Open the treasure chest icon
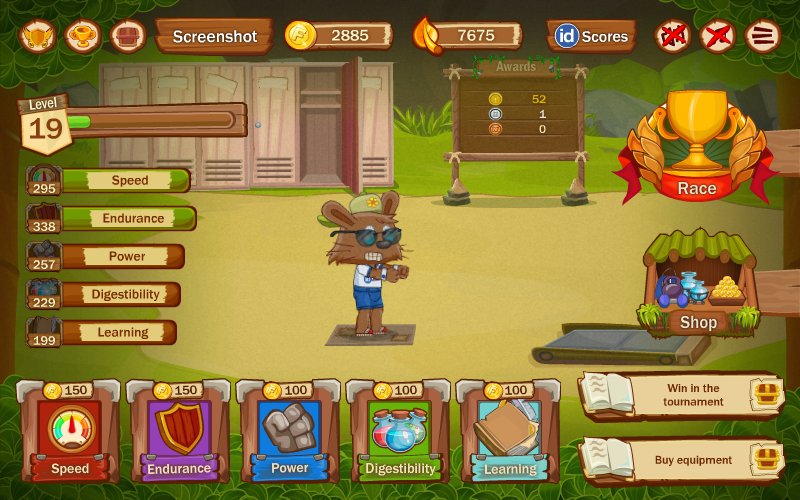The width and height of the screenshot is (800, 500). pos(128,36)
